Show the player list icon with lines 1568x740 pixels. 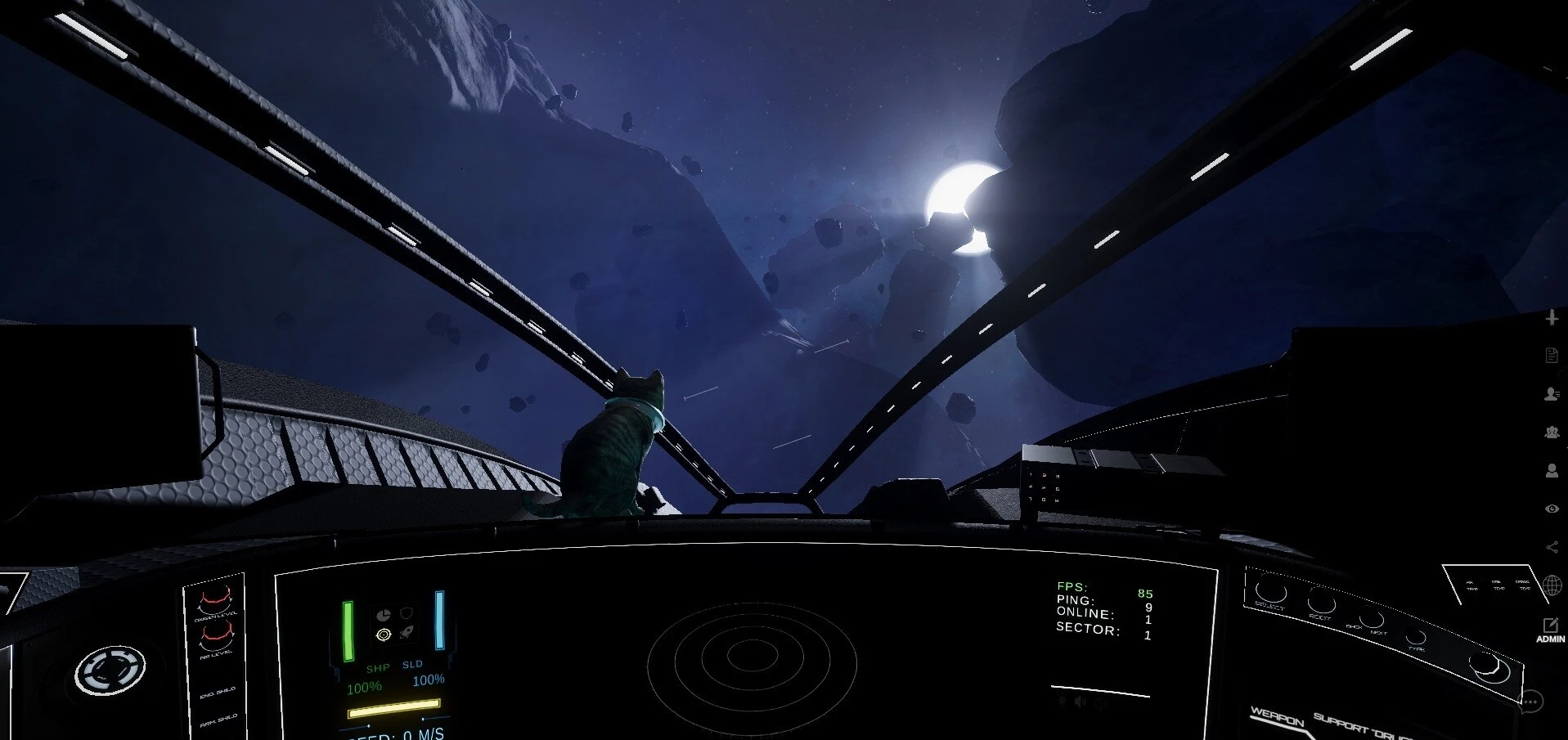1552,393
